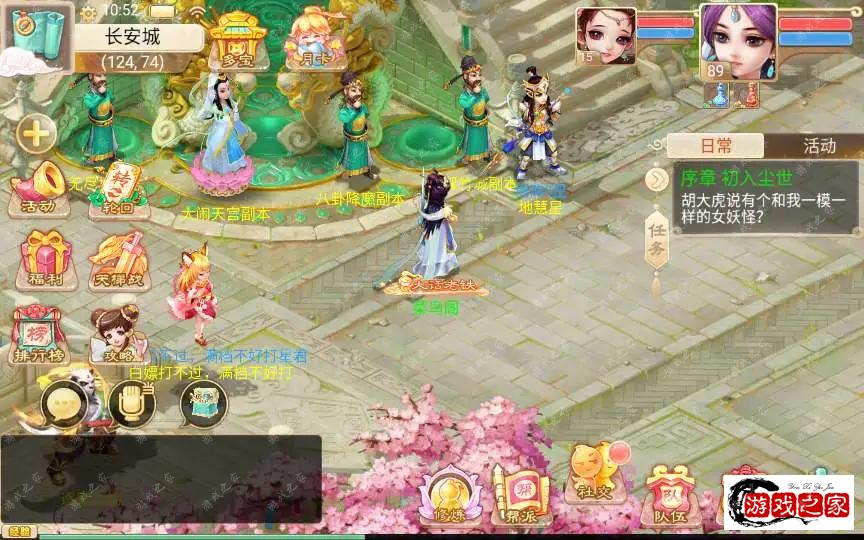Click the teal scroll chat button
This screenshot has width=864, height=540.
click(x=203, y=405)
